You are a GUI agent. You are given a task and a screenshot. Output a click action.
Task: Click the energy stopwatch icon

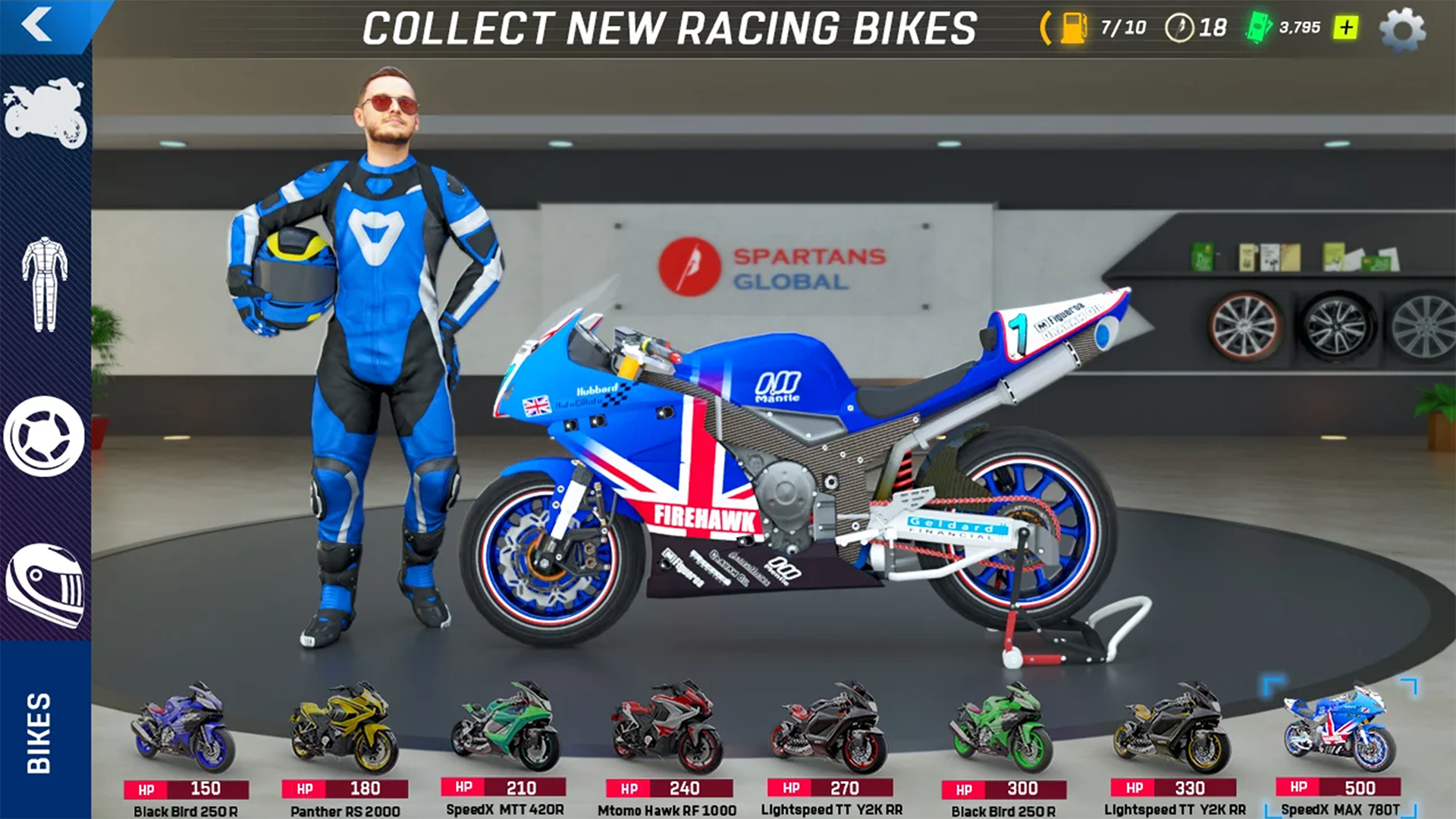click(x=1178, y=27)
